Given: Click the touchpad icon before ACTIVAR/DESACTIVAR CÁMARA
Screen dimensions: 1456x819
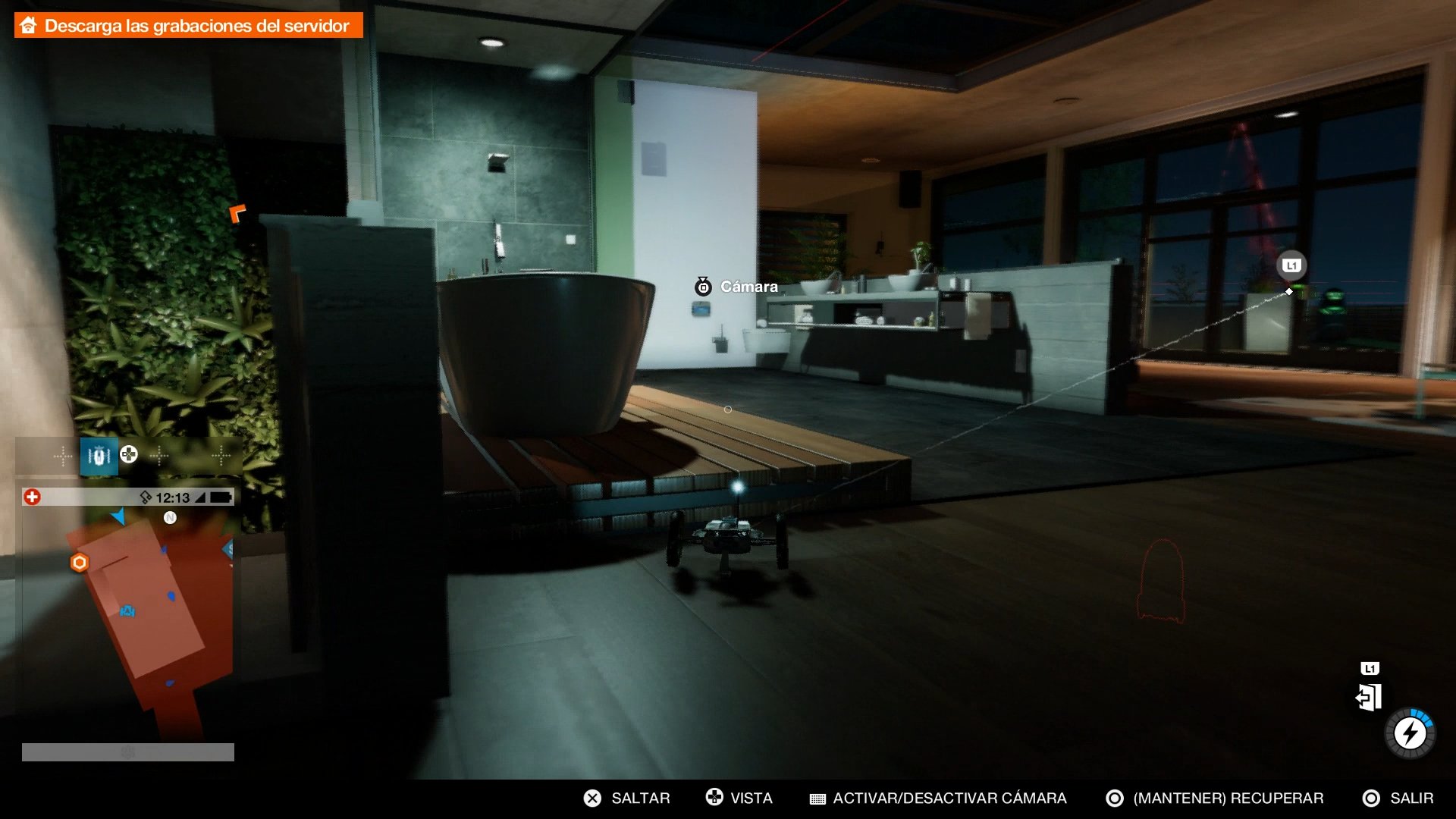Looking at the screenshot, I should pos(817,798).
